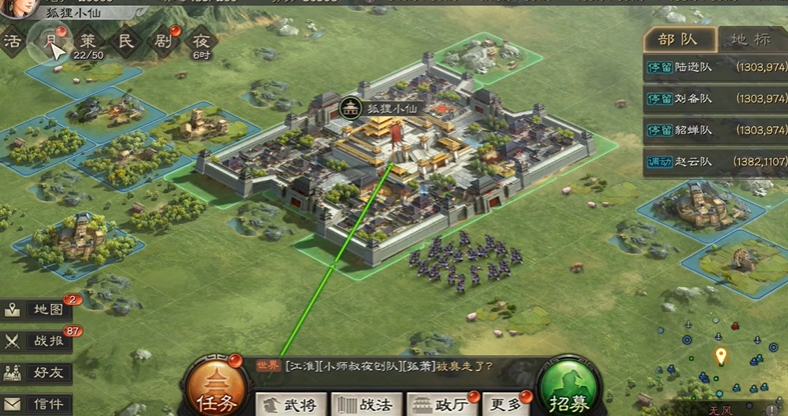Open the 策 strategy diamond icon
This screenshot has height=416, width=788.
point(88,41)
